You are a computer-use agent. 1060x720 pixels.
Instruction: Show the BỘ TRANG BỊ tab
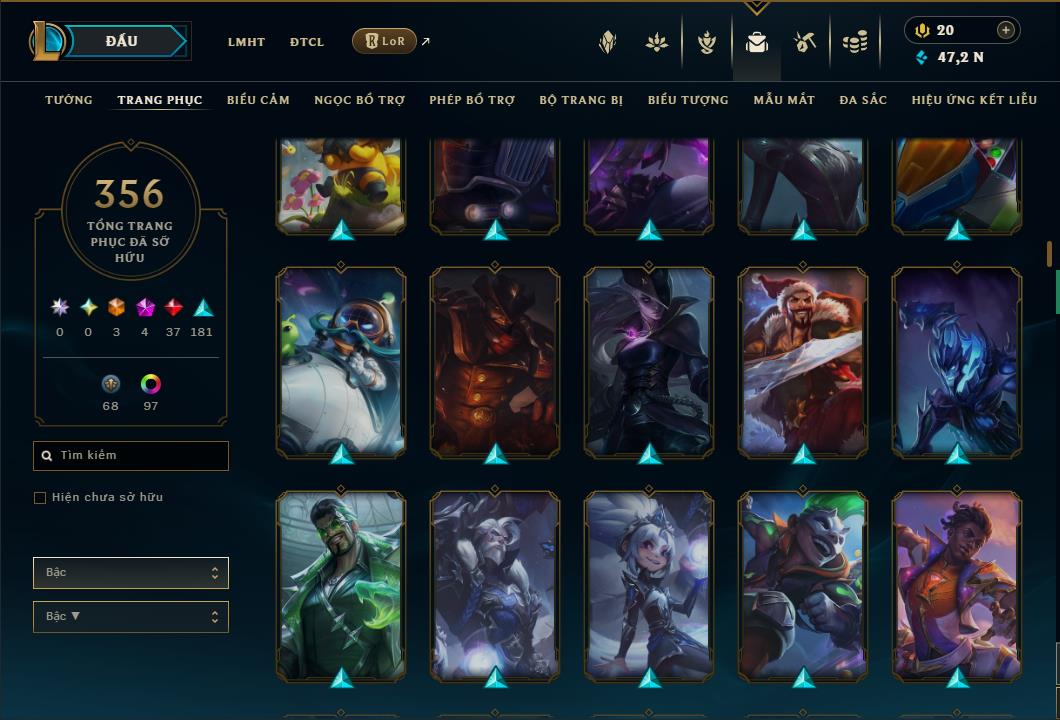581,100
